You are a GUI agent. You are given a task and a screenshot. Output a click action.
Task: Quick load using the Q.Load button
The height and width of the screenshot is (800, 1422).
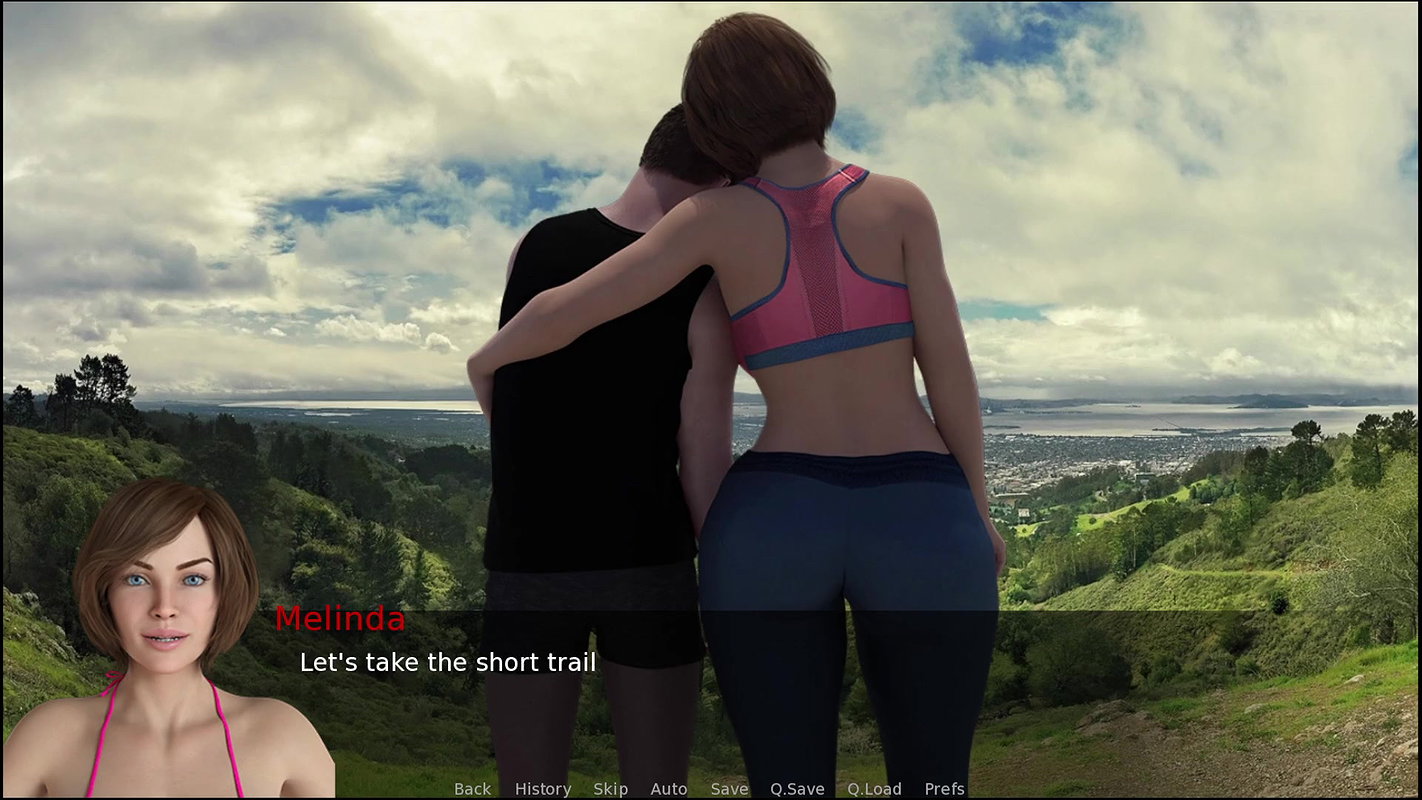coord(874,789)
